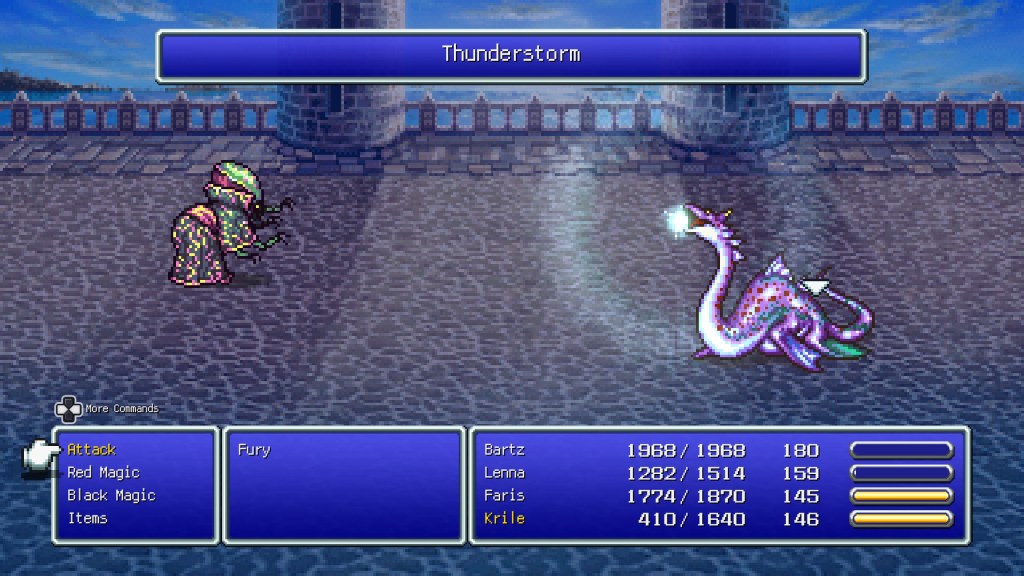Pick Faris from the party list

click(504, 496)
